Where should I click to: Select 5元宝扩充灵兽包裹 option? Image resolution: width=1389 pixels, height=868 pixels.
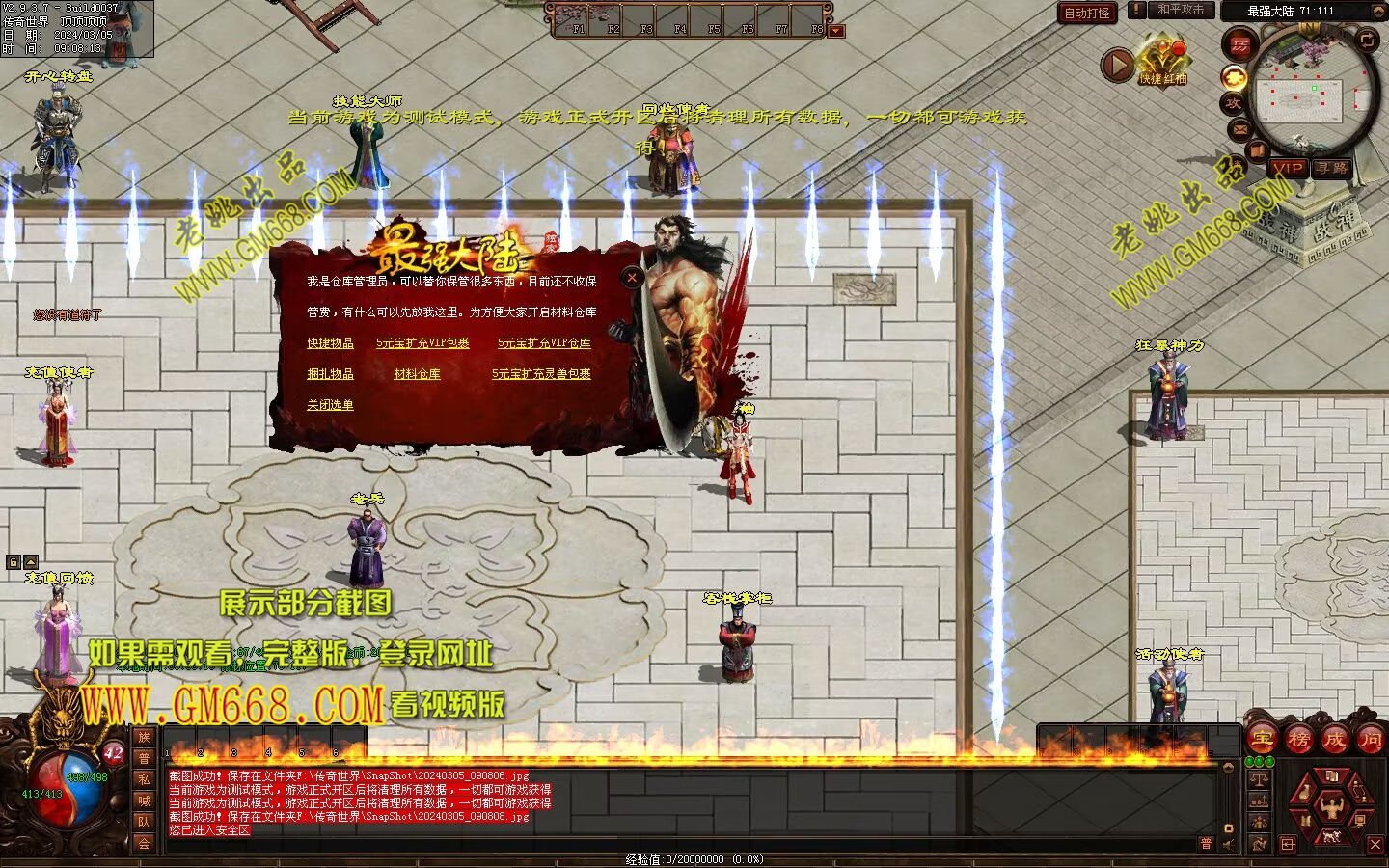pyautogui.click(x=541, y=374)
